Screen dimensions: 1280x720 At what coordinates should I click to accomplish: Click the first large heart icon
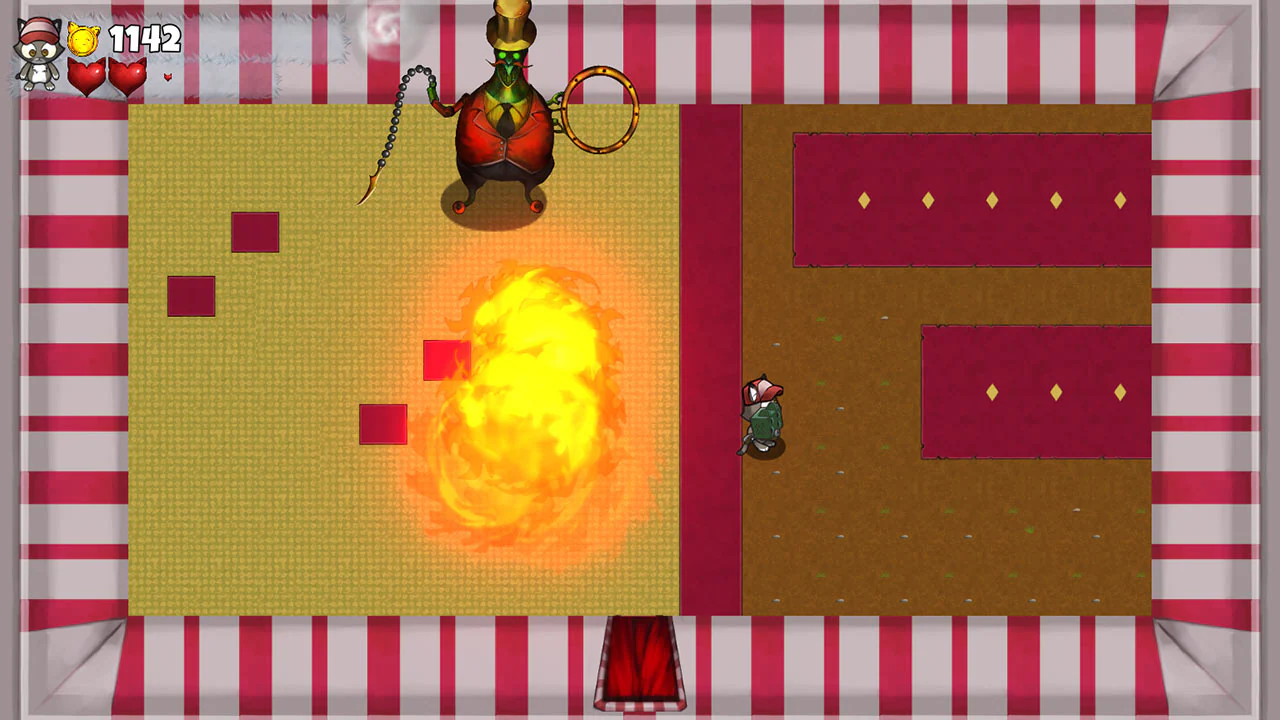point(88,75)
